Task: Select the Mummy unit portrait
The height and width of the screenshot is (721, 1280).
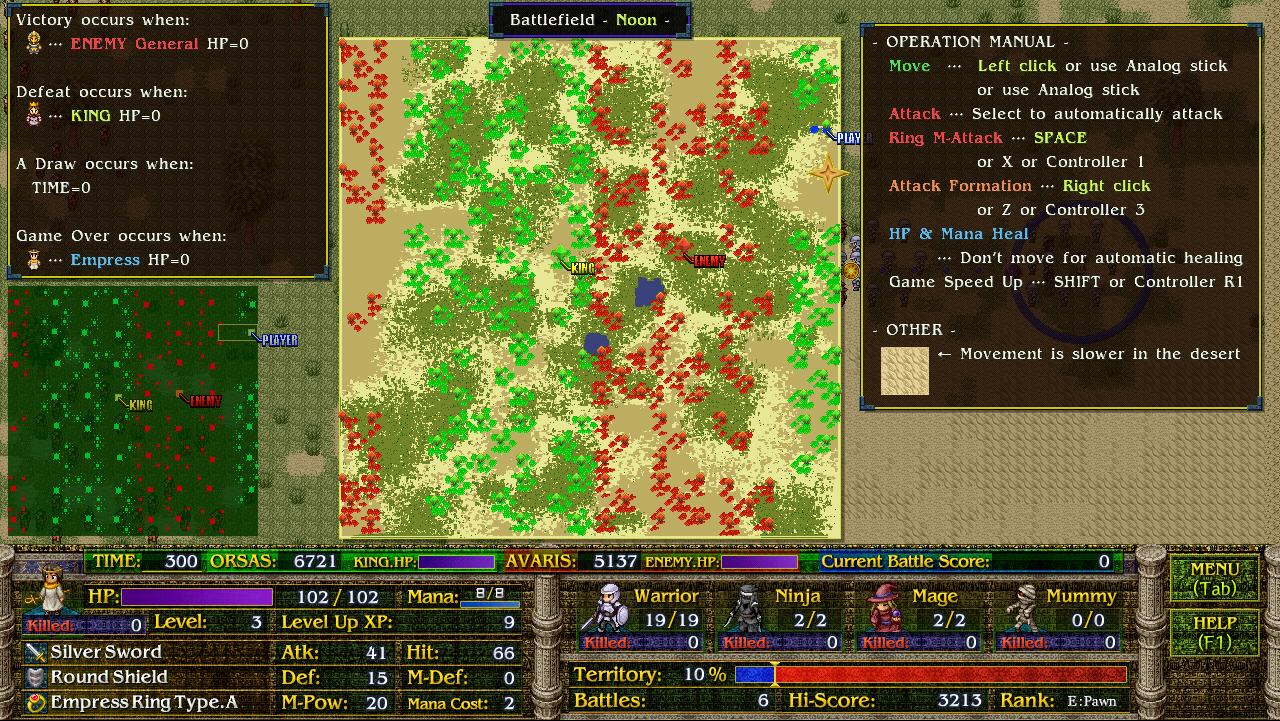Action: [1018, 608]
